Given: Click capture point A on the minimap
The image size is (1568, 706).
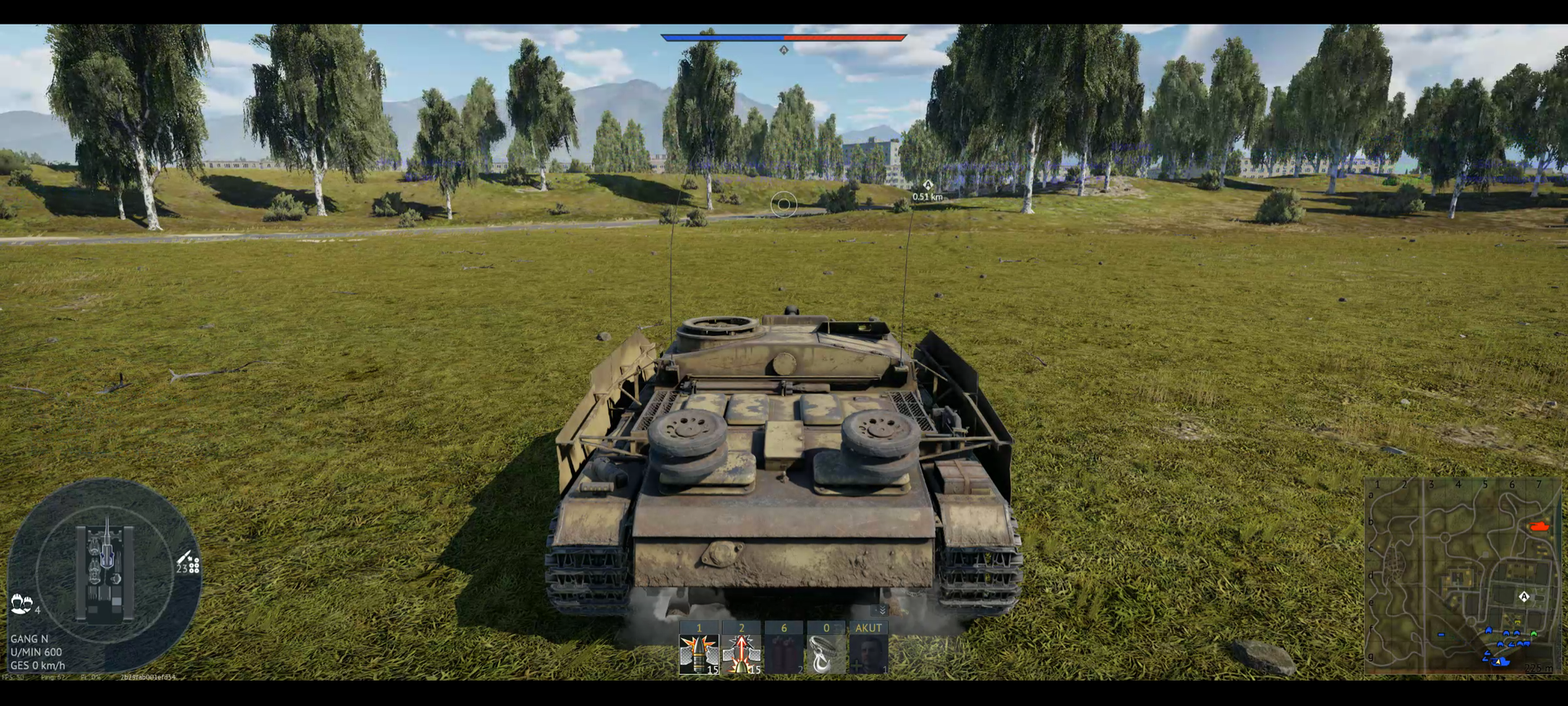Looking at the screenshot, I should coord(1524,597).
